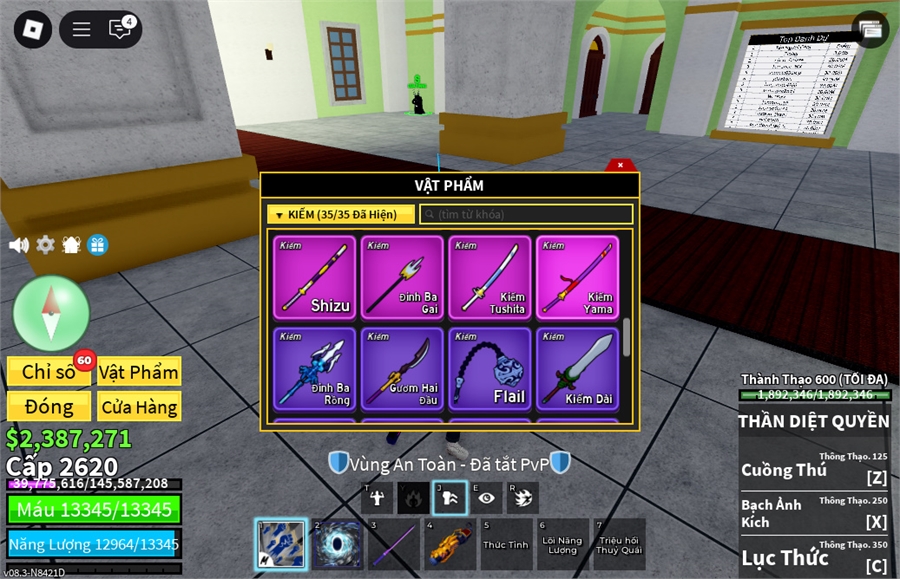Toggle the sound speaker icon
The image size is (900, 579).
(x=18, y=245)
